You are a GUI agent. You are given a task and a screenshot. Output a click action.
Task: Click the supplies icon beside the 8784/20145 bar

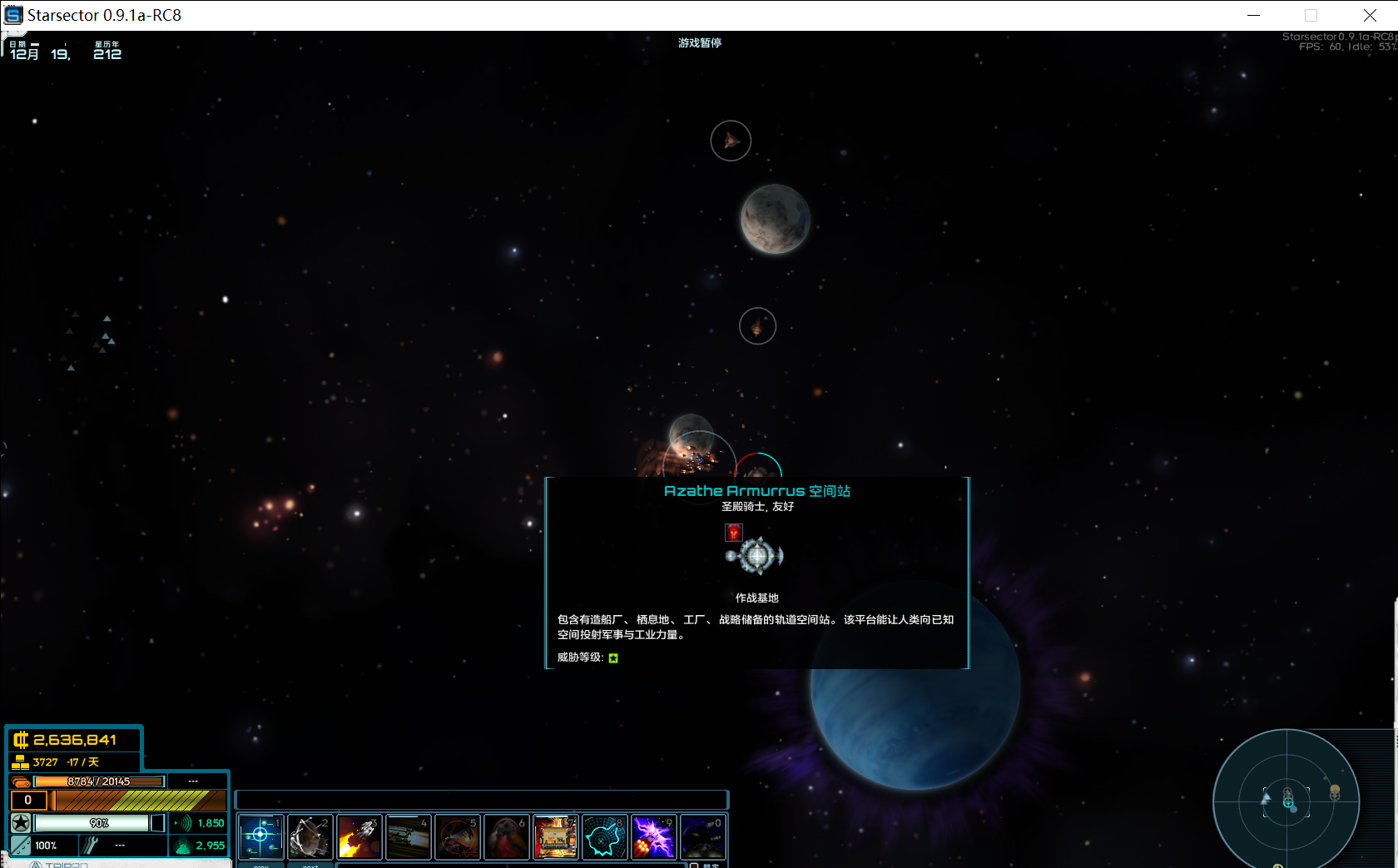click(x=20, y=781)
